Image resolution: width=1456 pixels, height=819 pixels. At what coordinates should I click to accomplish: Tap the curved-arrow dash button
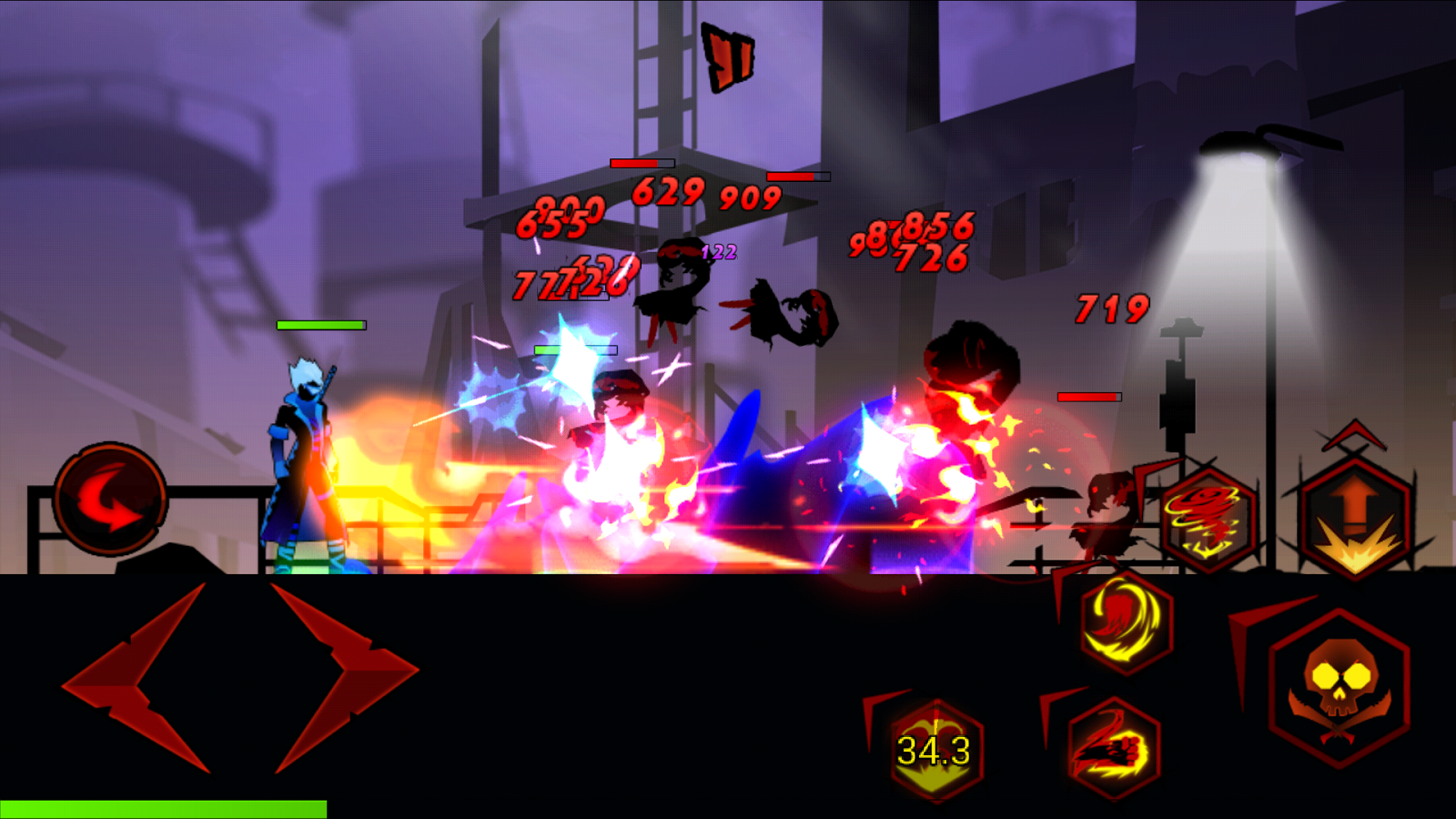tap(110, 499)
